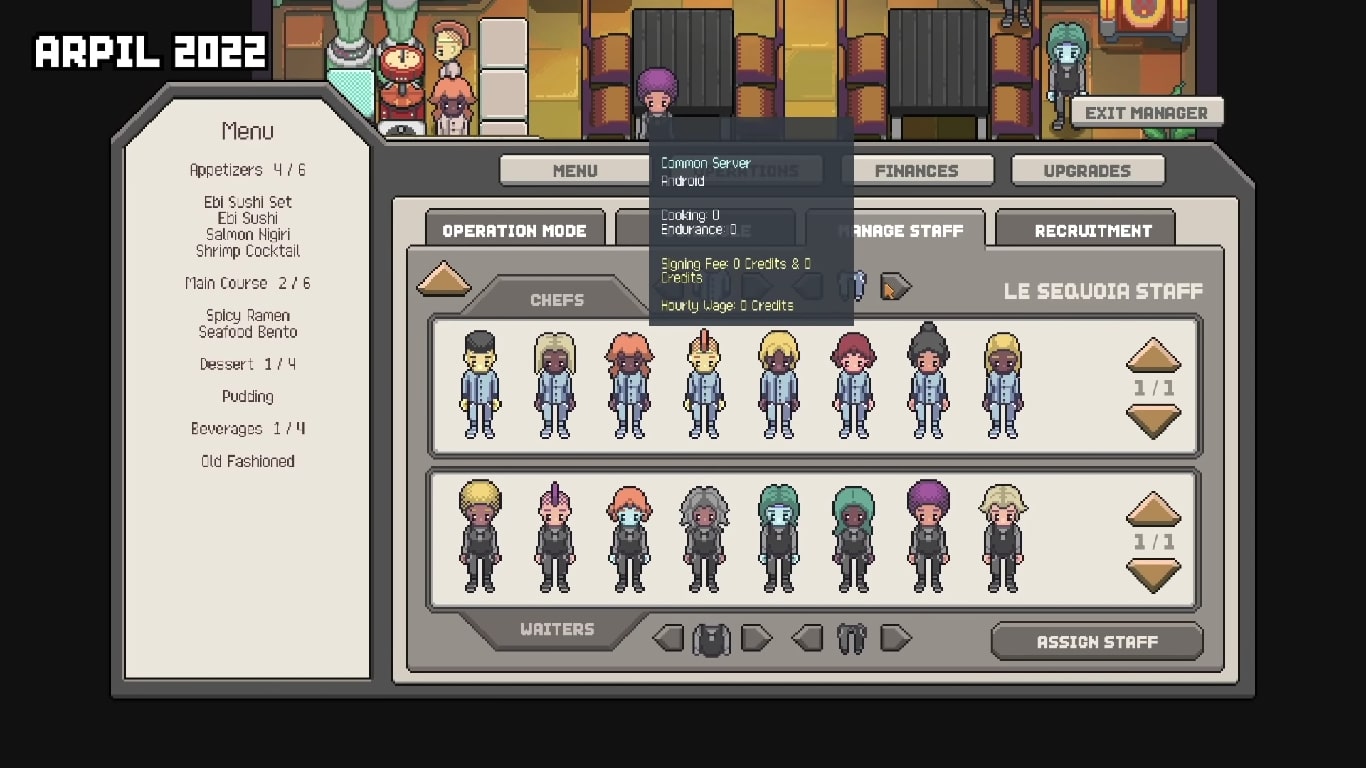1366x768 pixels.
Task: Click the next arrow for waiter pants
Action: click(894, 638)
